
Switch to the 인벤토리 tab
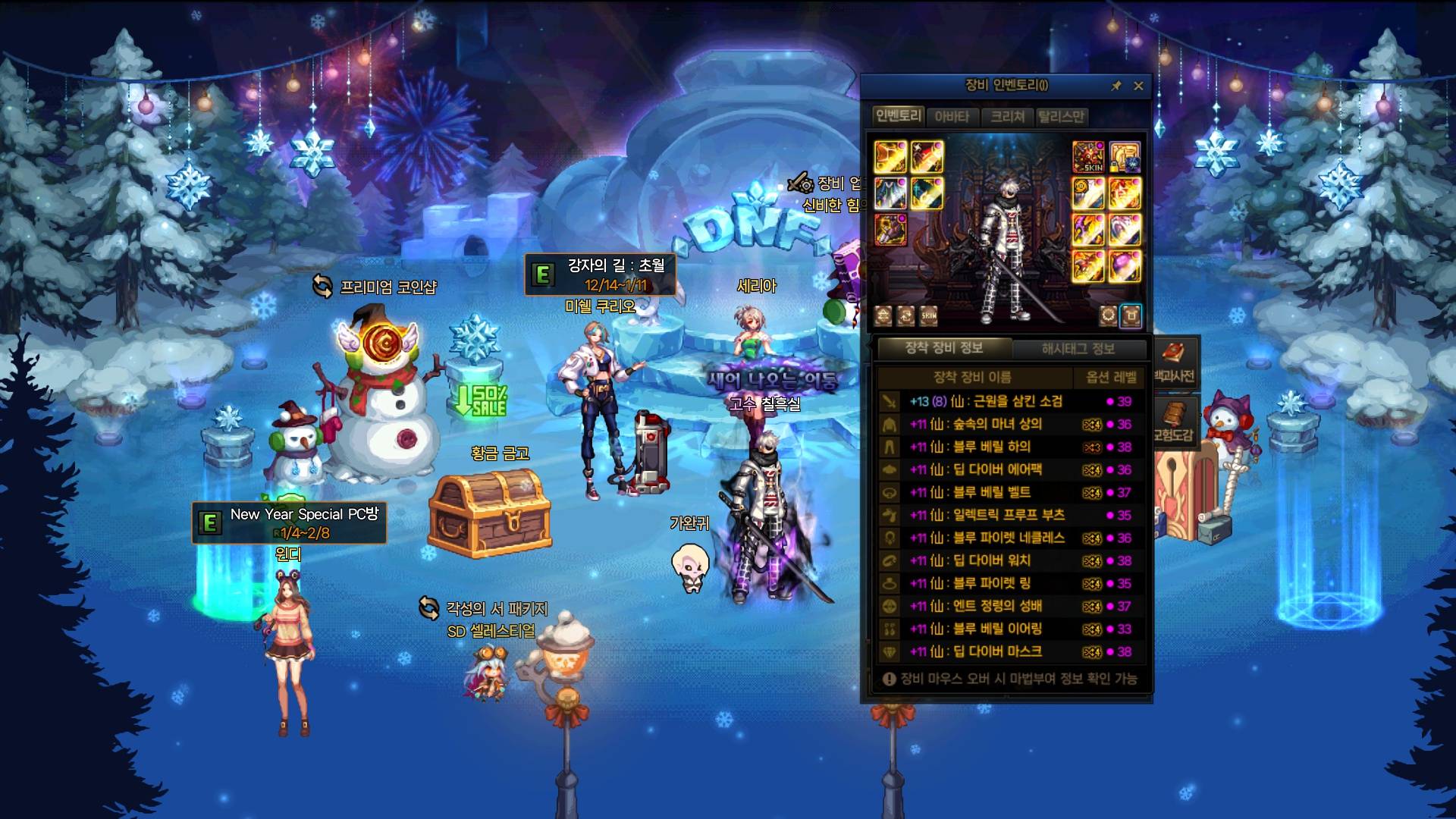898,116
